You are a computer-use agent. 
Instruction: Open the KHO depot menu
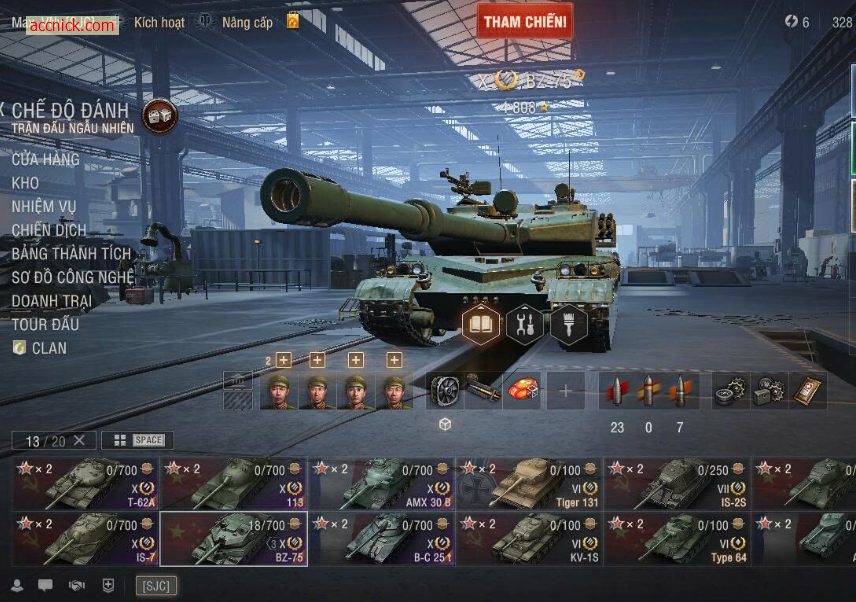(x=26, y=183)
